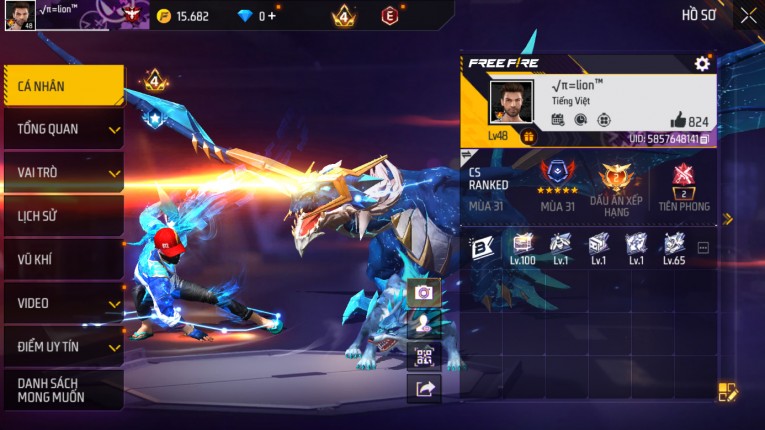Close the HỒ SƠ profile screen
Screen dimensions: 765x430
(748, 15)
